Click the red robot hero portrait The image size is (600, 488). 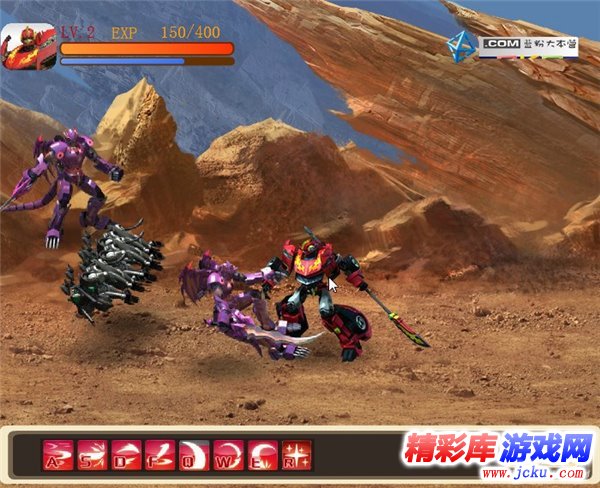tap(28, 46)
